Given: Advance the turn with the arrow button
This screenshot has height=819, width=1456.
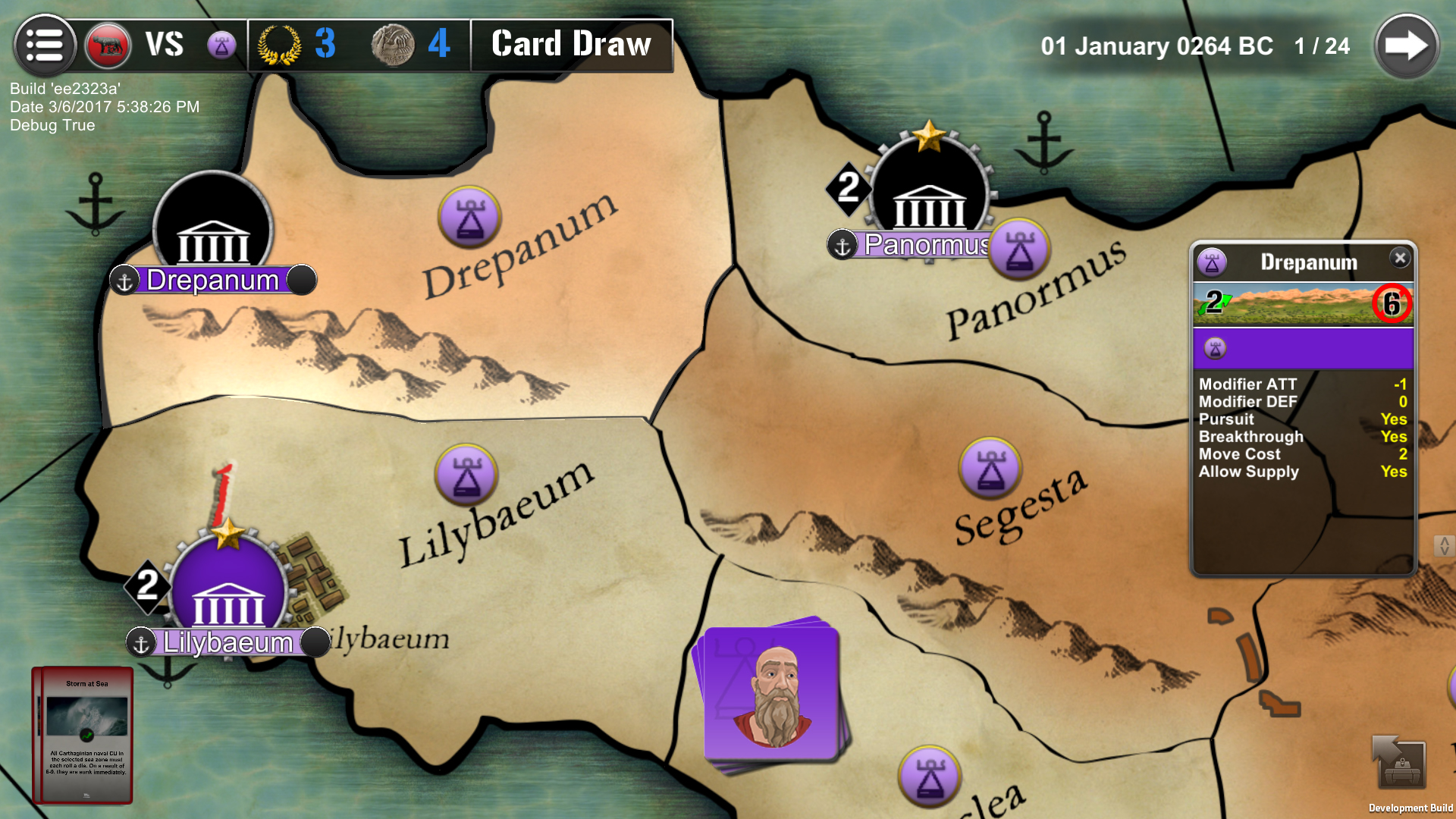Looking at the screenshot, I should [x=1406, y=45].
